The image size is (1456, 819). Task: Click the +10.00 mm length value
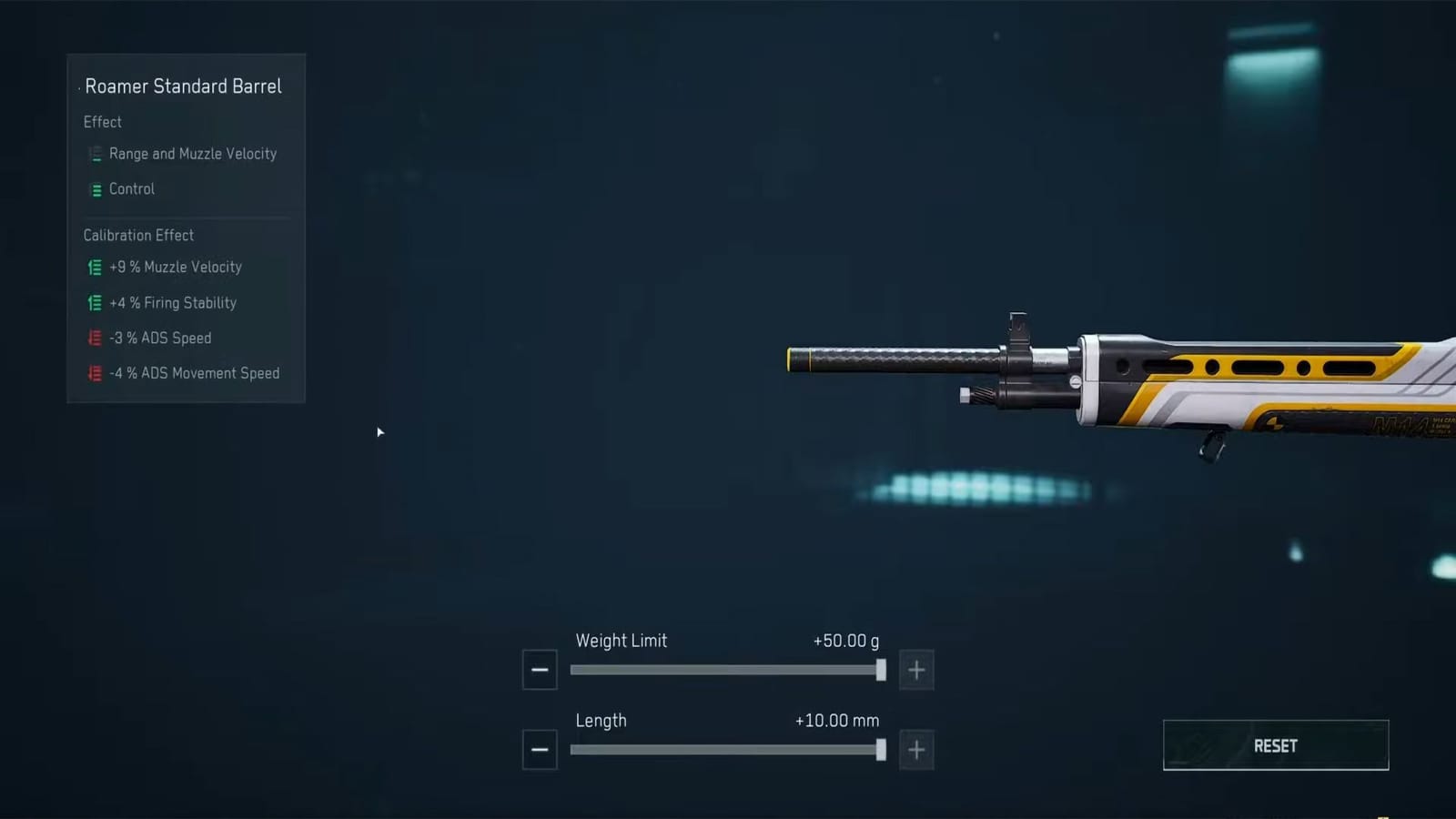tap(837, 720)
